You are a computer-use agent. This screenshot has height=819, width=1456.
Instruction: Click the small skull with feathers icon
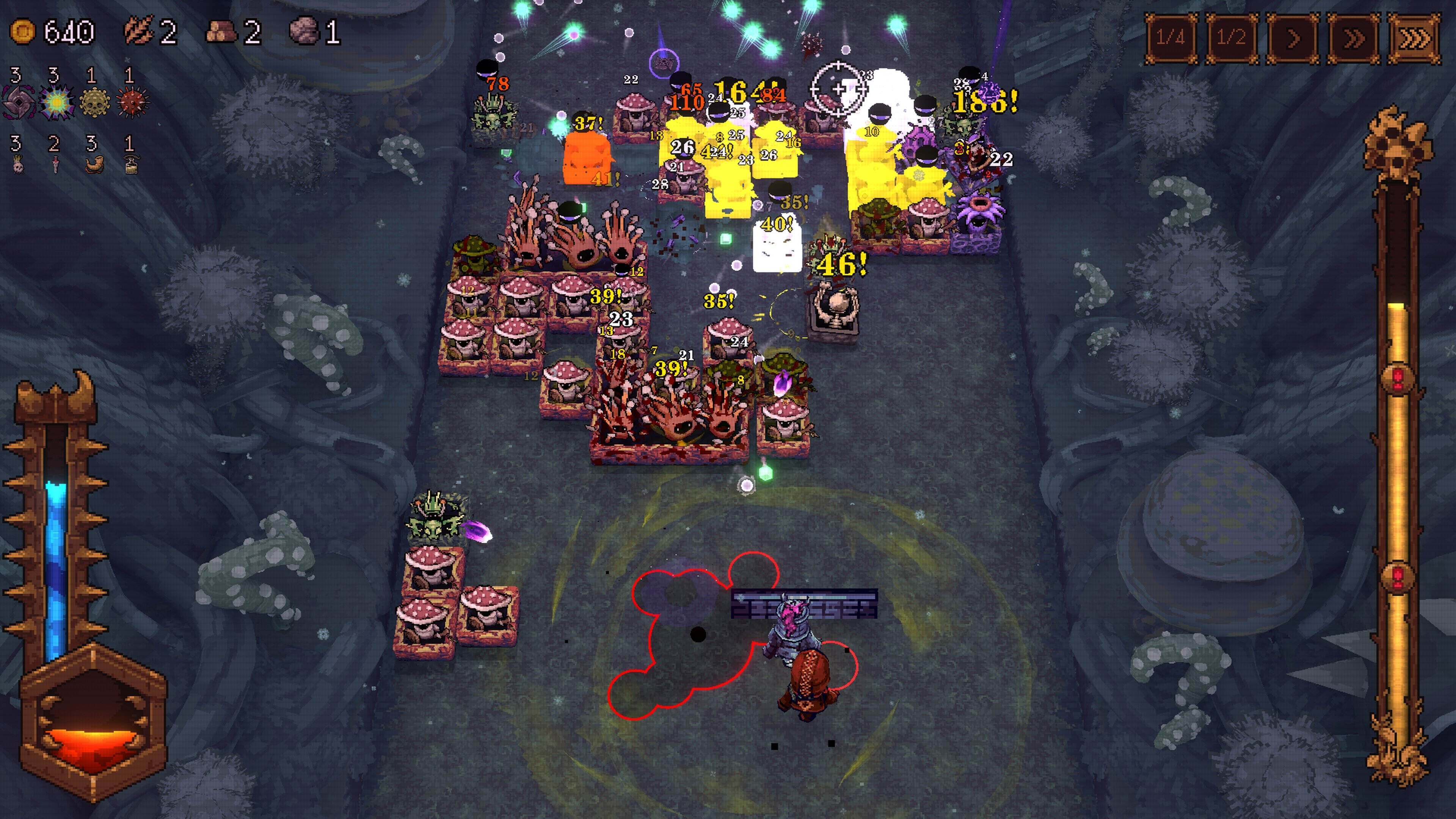point(18,165)
